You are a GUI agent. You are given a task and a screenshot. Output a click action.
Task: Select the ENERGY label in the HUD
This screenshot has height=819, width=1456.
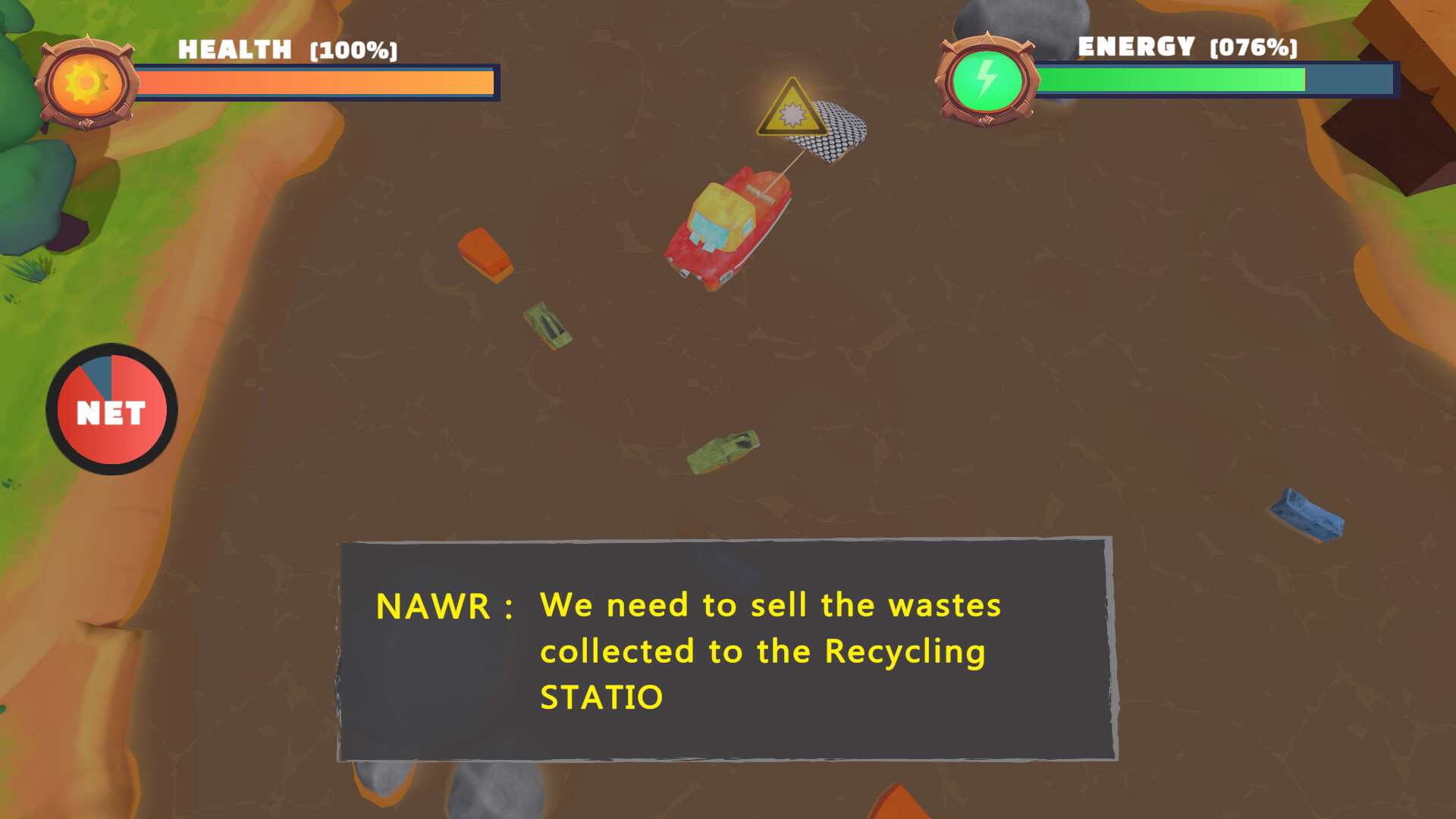pyautogui.click(x=1135, y=46)
